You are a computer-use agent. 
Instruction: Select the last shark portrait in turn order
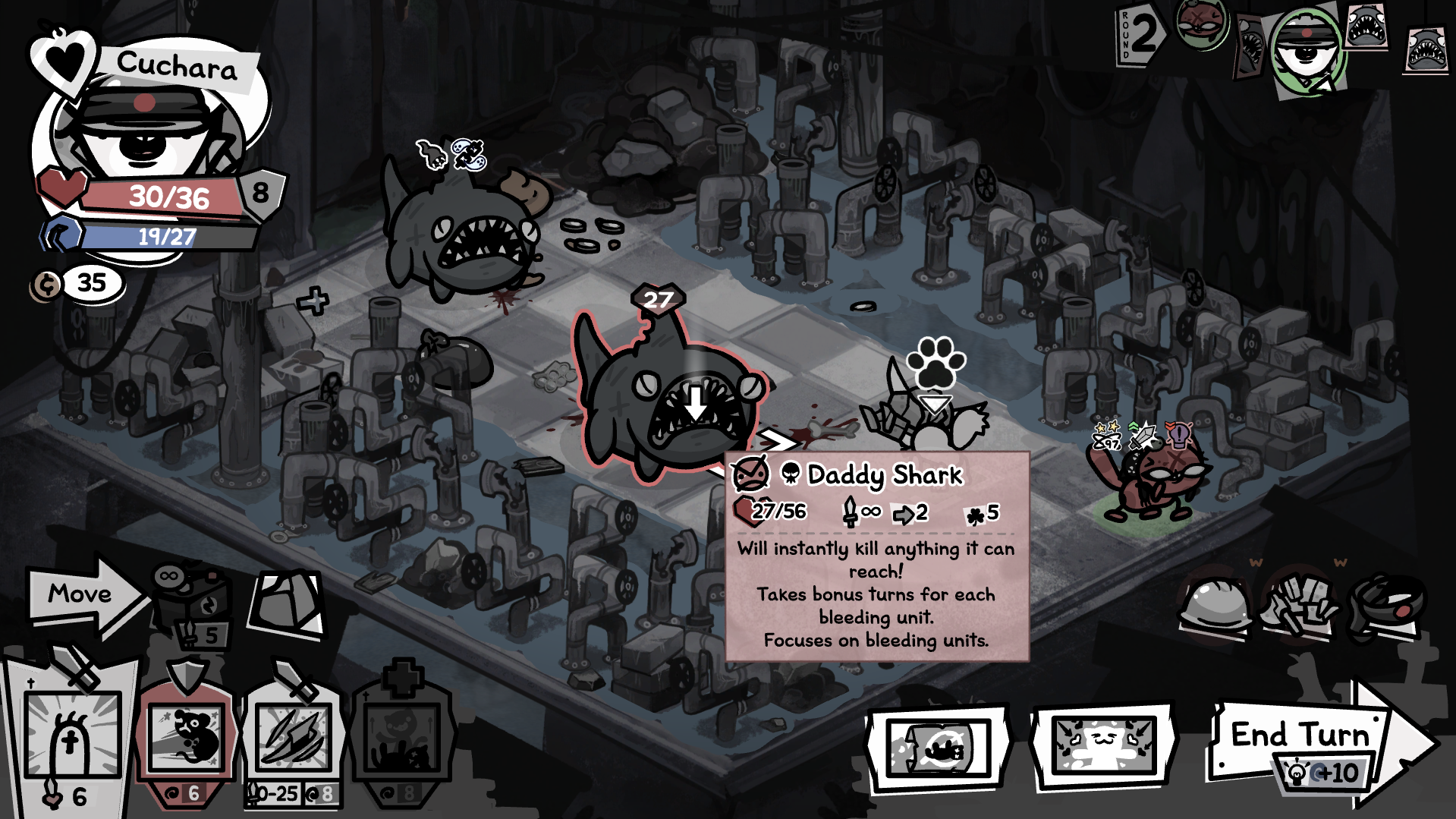pyautogui.click(x=1425, y=51)
